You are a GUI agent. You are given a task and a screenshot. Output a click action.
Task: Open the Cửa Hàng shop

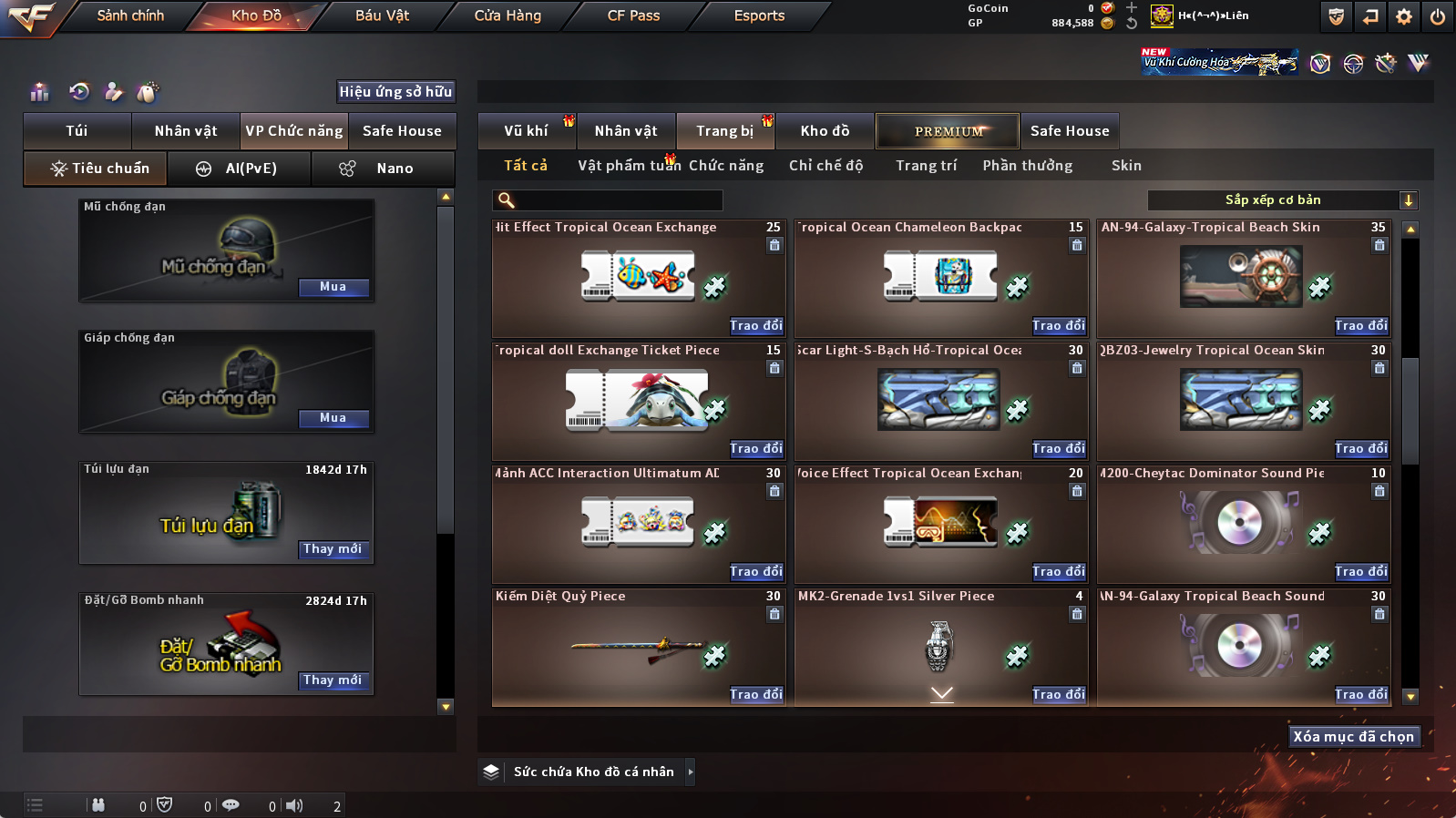click(508, 15)
